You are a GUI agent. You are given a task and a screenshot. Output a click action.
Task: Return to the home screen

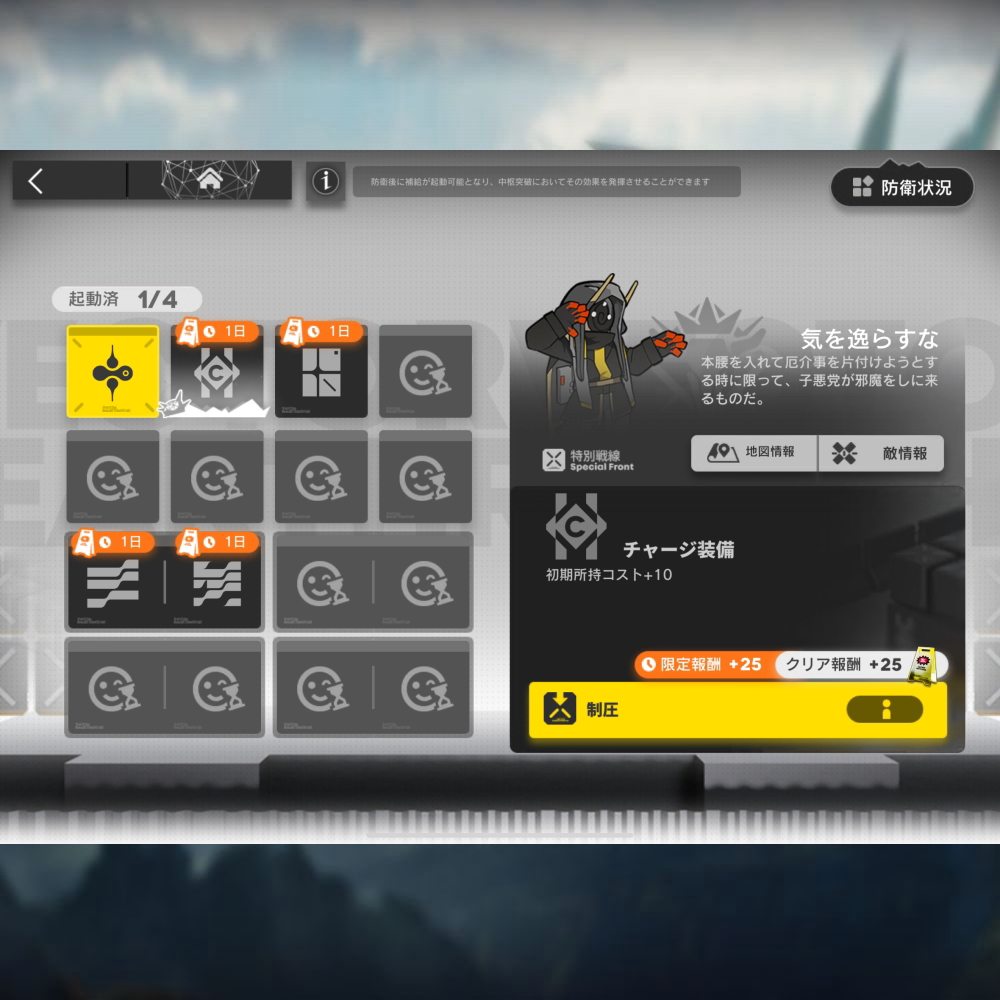[x=210, y=180]
